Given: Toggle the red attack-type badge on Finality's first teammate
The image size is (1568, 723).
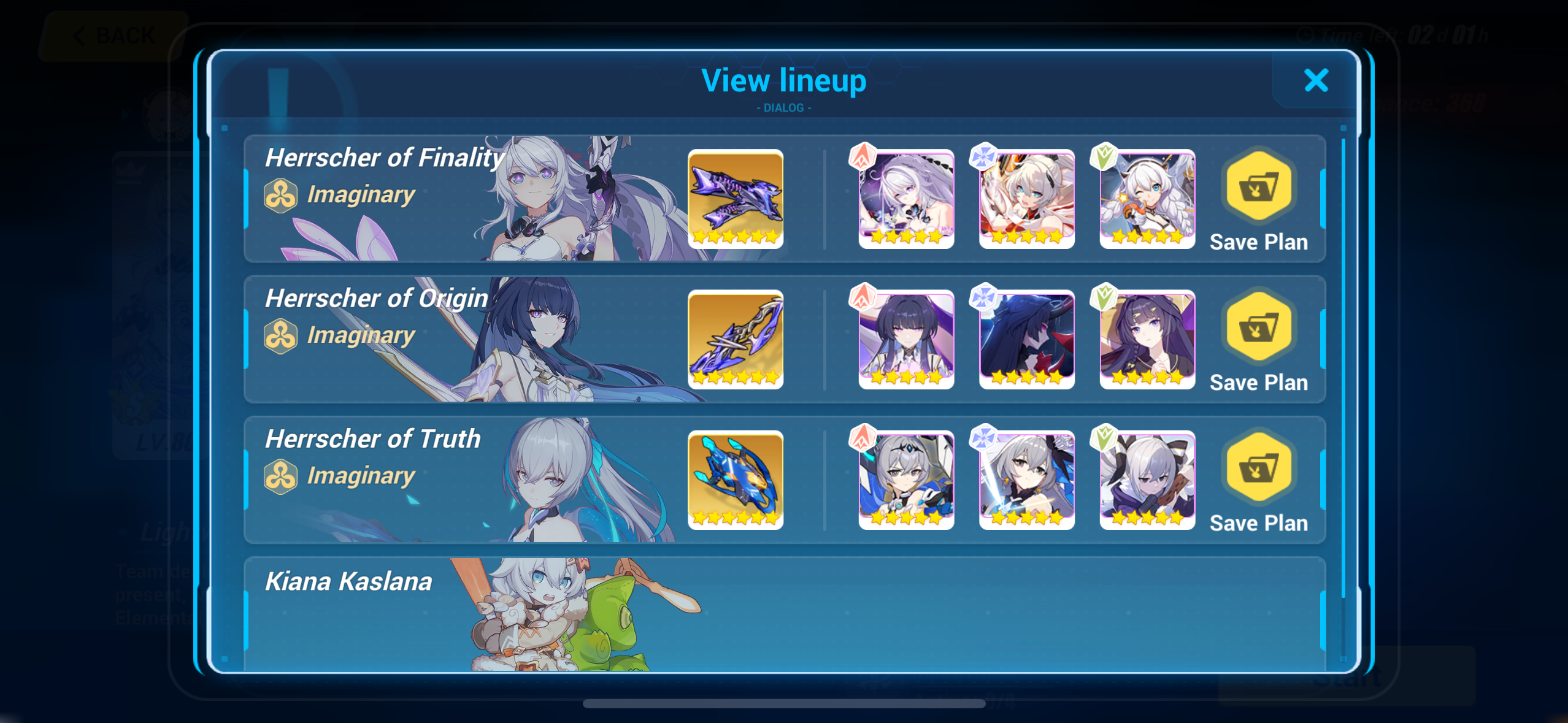Looking at the screenshot, I should tap(863, 156).
